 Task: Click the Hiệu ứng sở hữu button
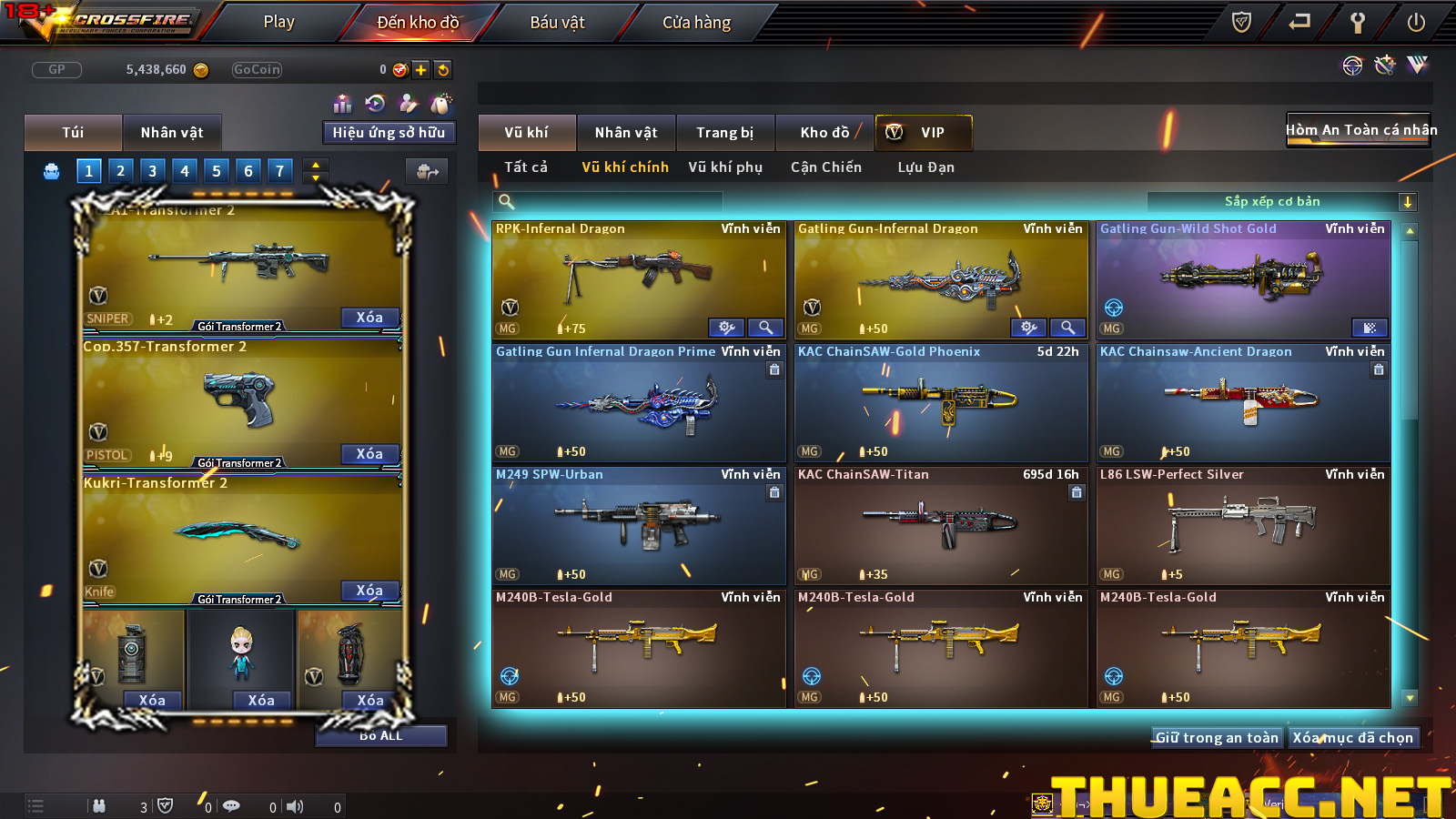coord(389,133)
